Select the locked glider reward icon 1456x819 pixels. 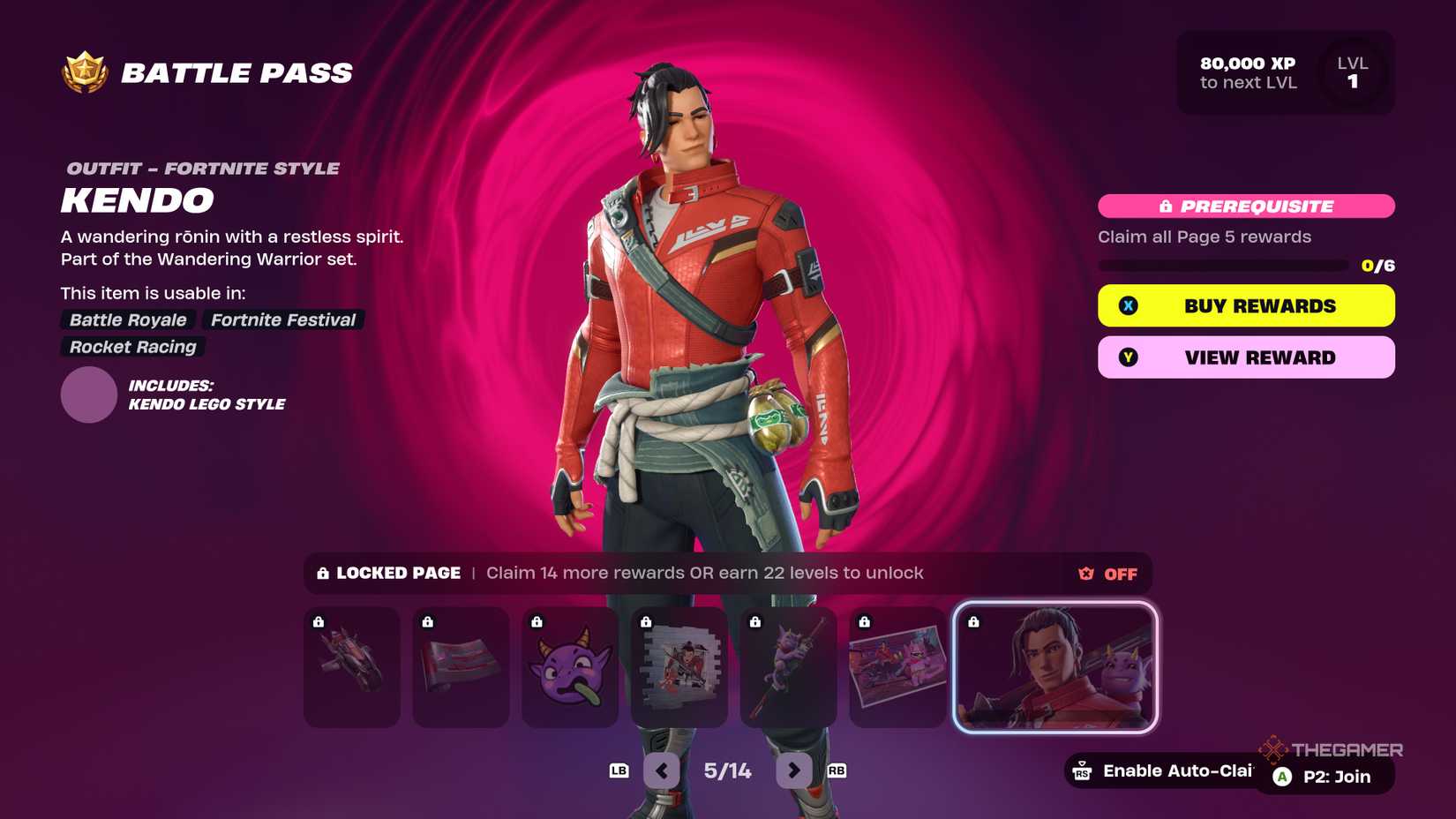[x=351, y=668]
